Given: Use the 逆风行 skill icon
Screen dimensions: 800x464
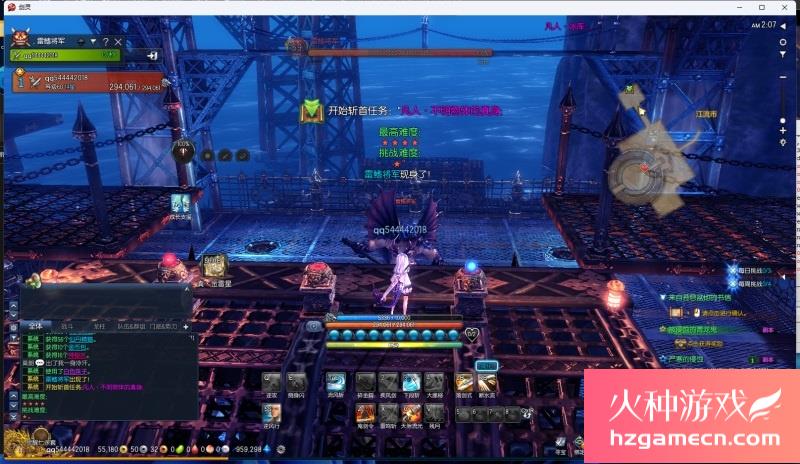Looking at the screenshot, I should (x=270, y=411).
